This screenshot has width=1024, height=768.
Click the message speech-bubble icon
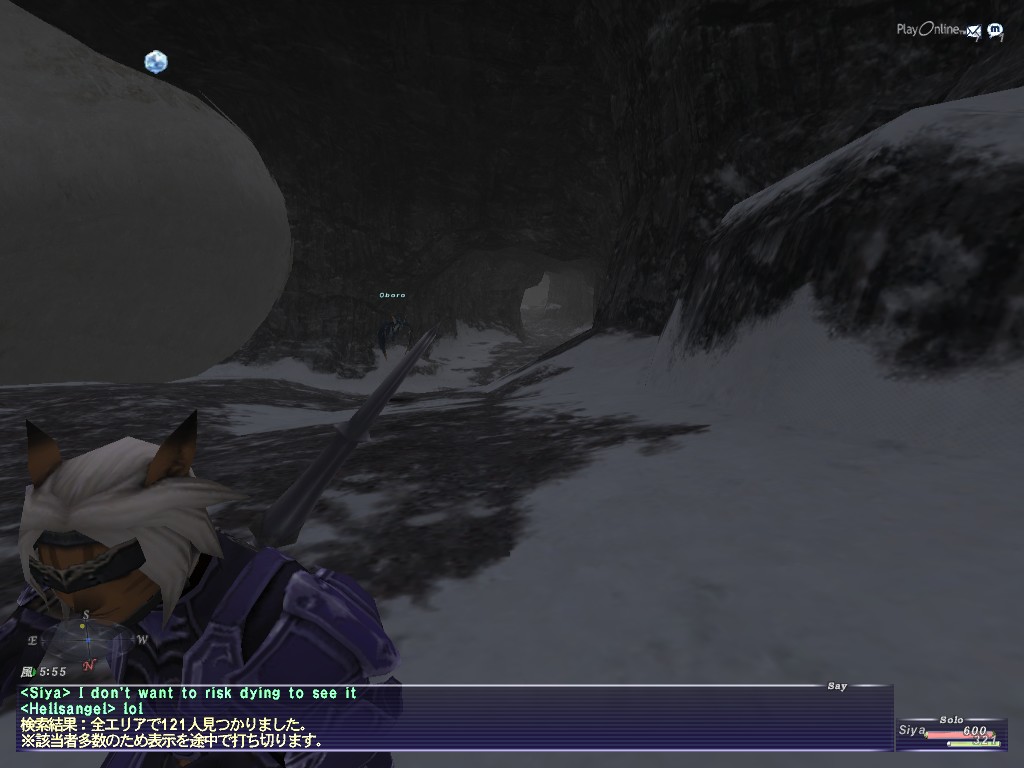coord(995,31)
